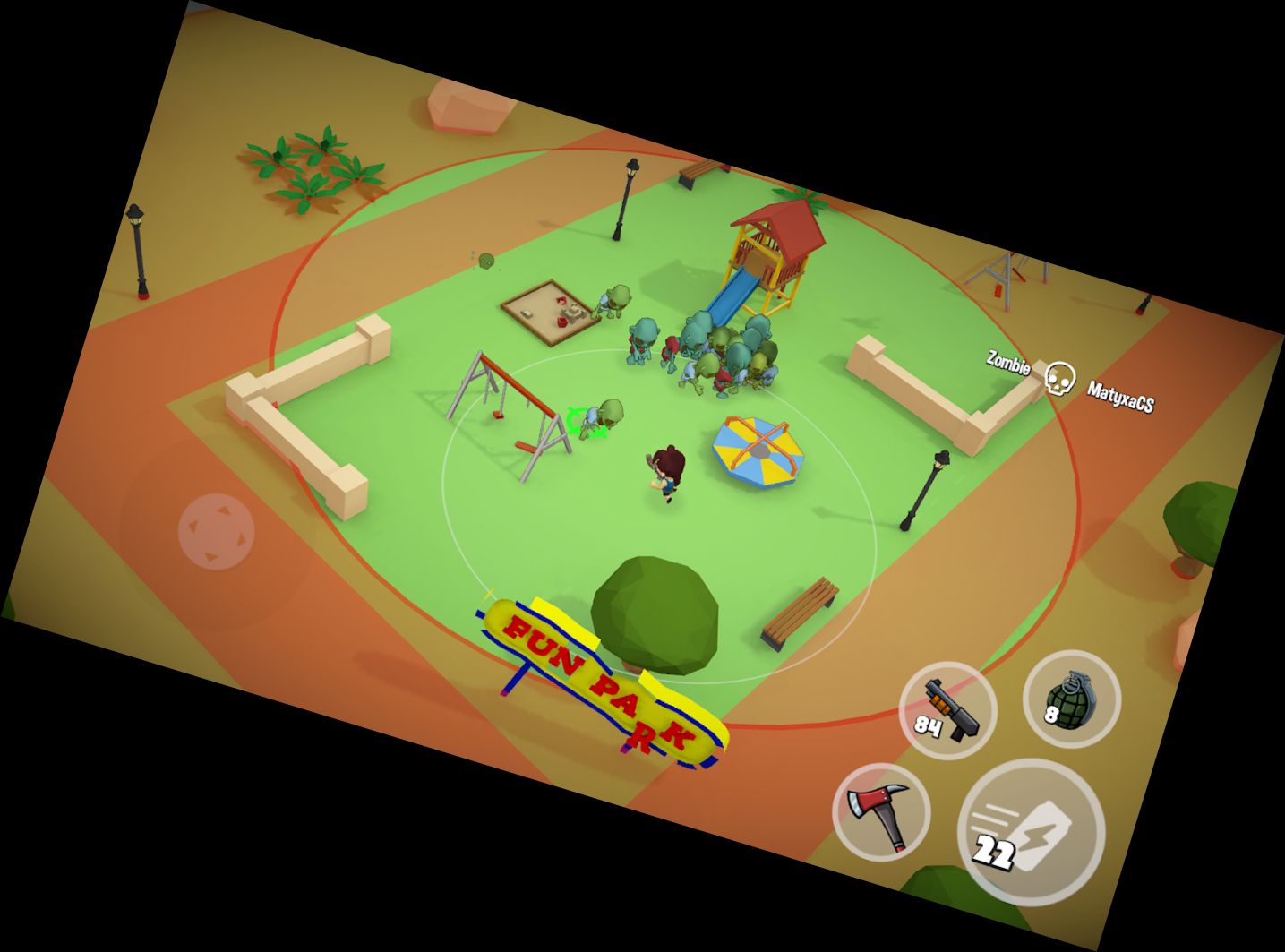The width and height of the screenshot is (1285, 952).
Task: Tap the player character in the park
Action: [667, 470]
